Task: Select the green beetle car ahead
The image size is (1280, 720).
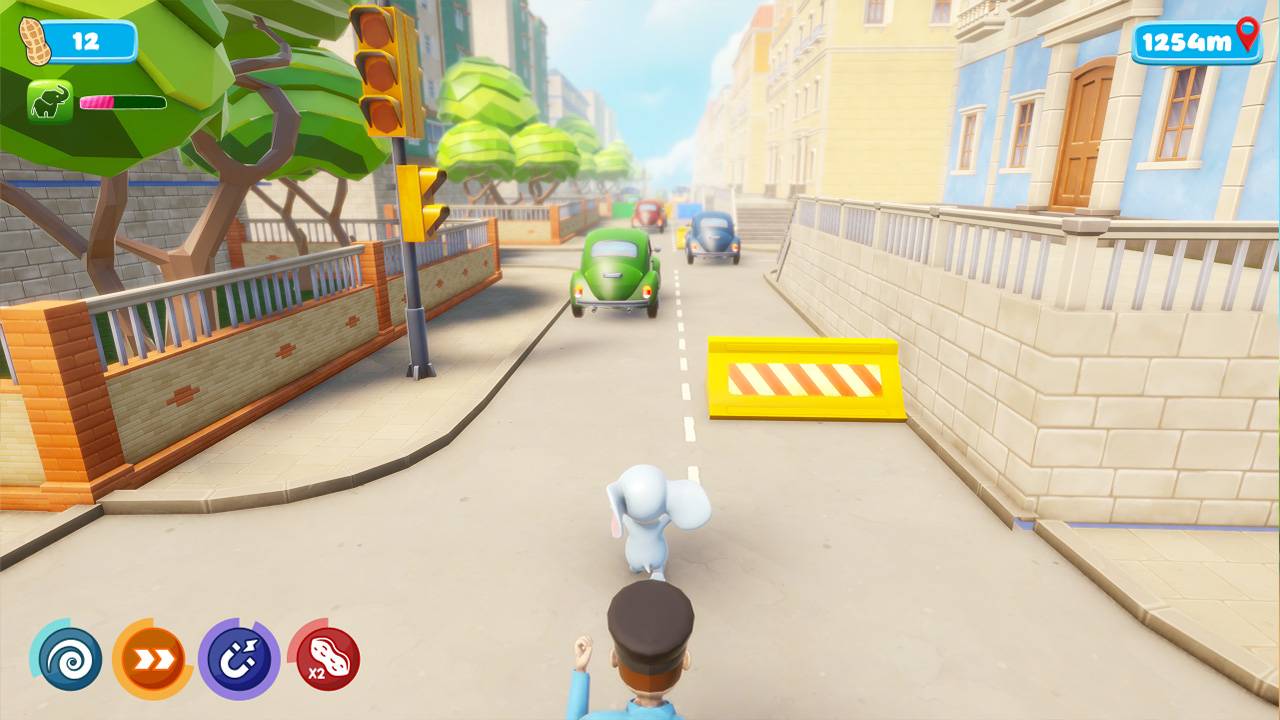Action: pyautogui.click(x=614, y=270)
